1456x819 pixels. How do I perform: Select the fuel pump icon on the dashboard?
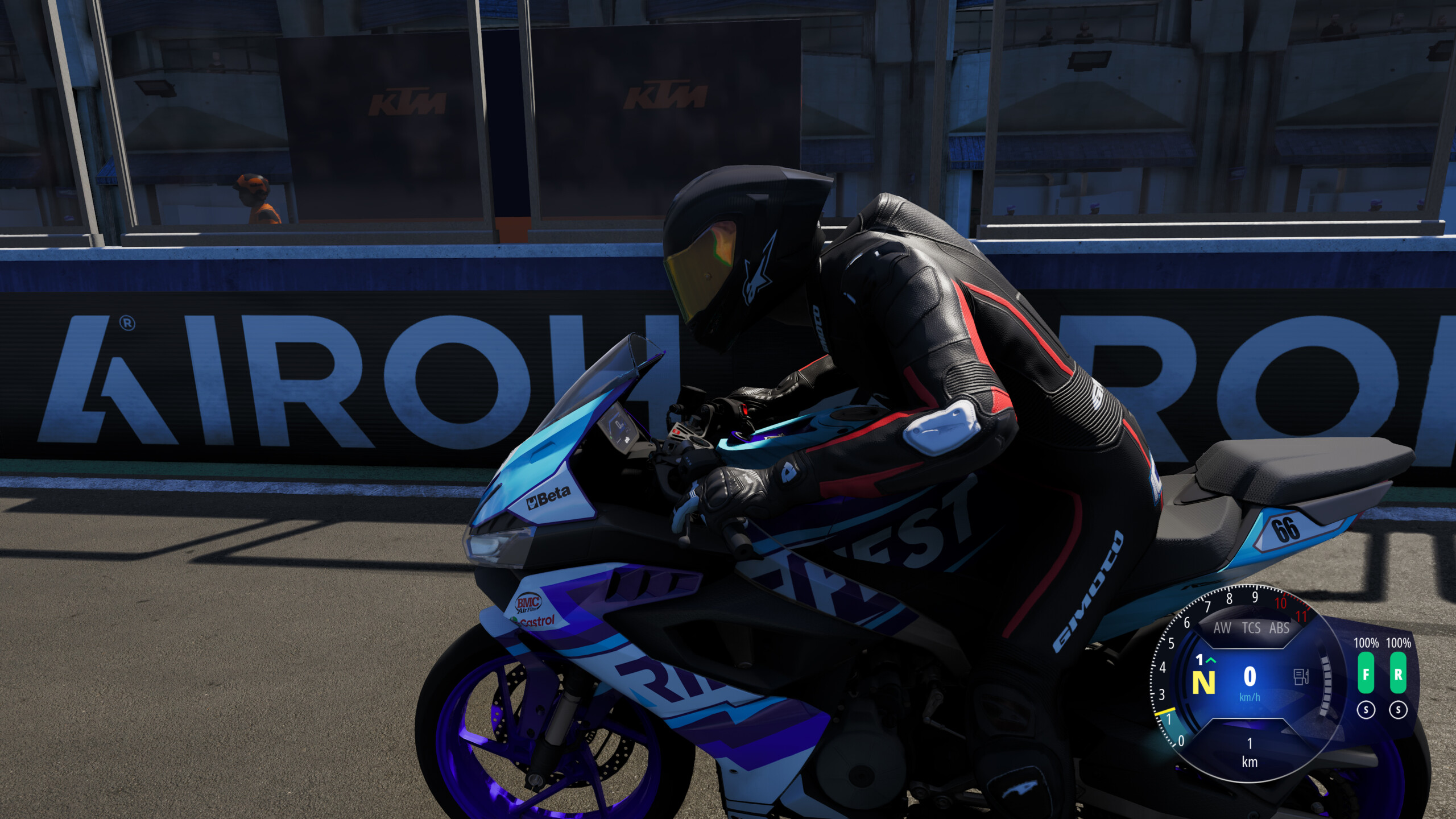(1301, 677)
